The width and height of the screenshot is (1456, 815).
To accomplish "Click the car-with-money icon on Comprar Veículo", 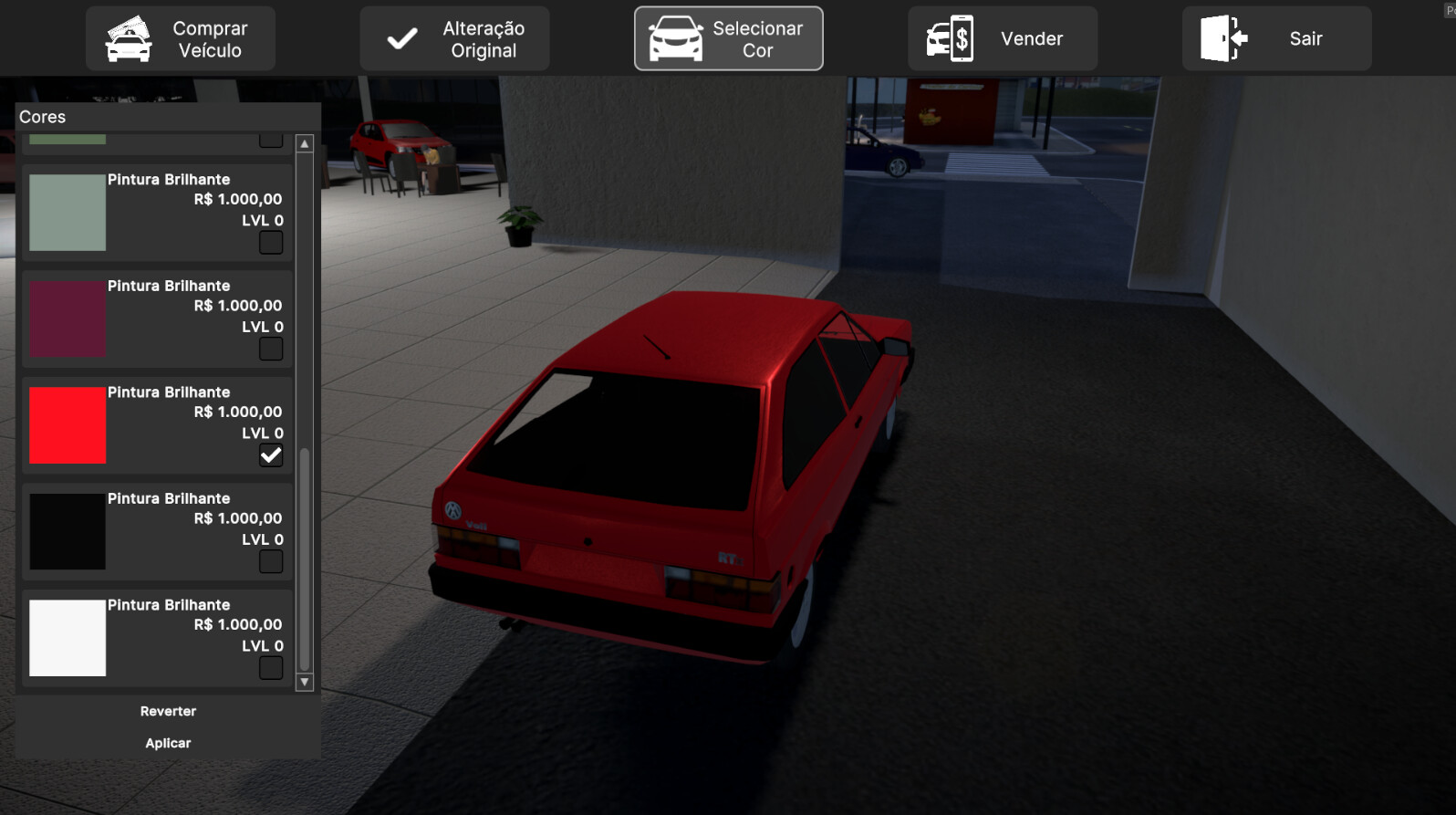I will (x=127, y=38).
